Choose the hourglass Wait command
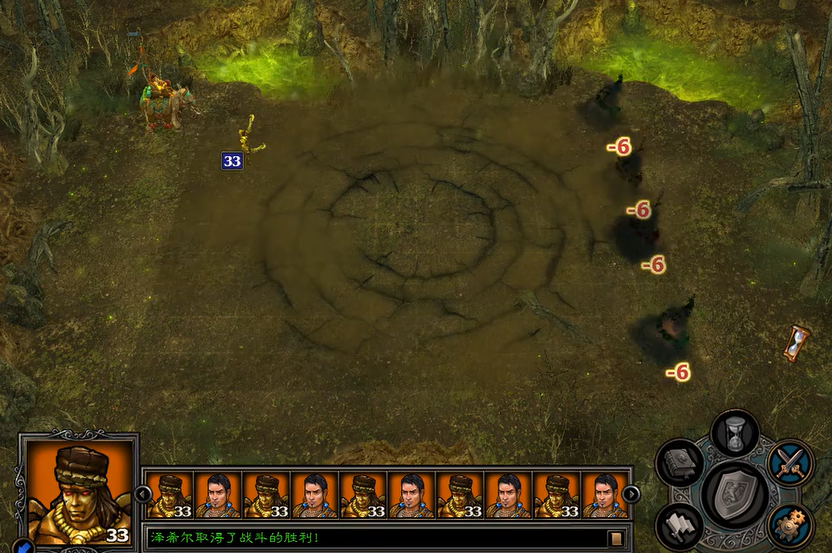 735,433
